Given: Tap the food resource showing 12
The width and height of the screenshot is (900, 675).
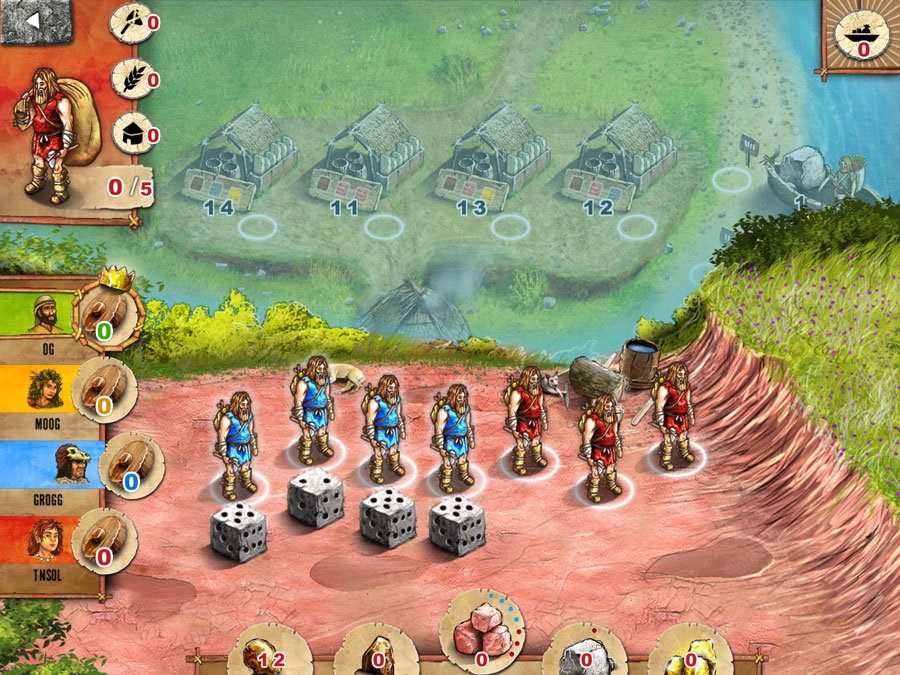Looking at the screenshot, I should 266,652.
